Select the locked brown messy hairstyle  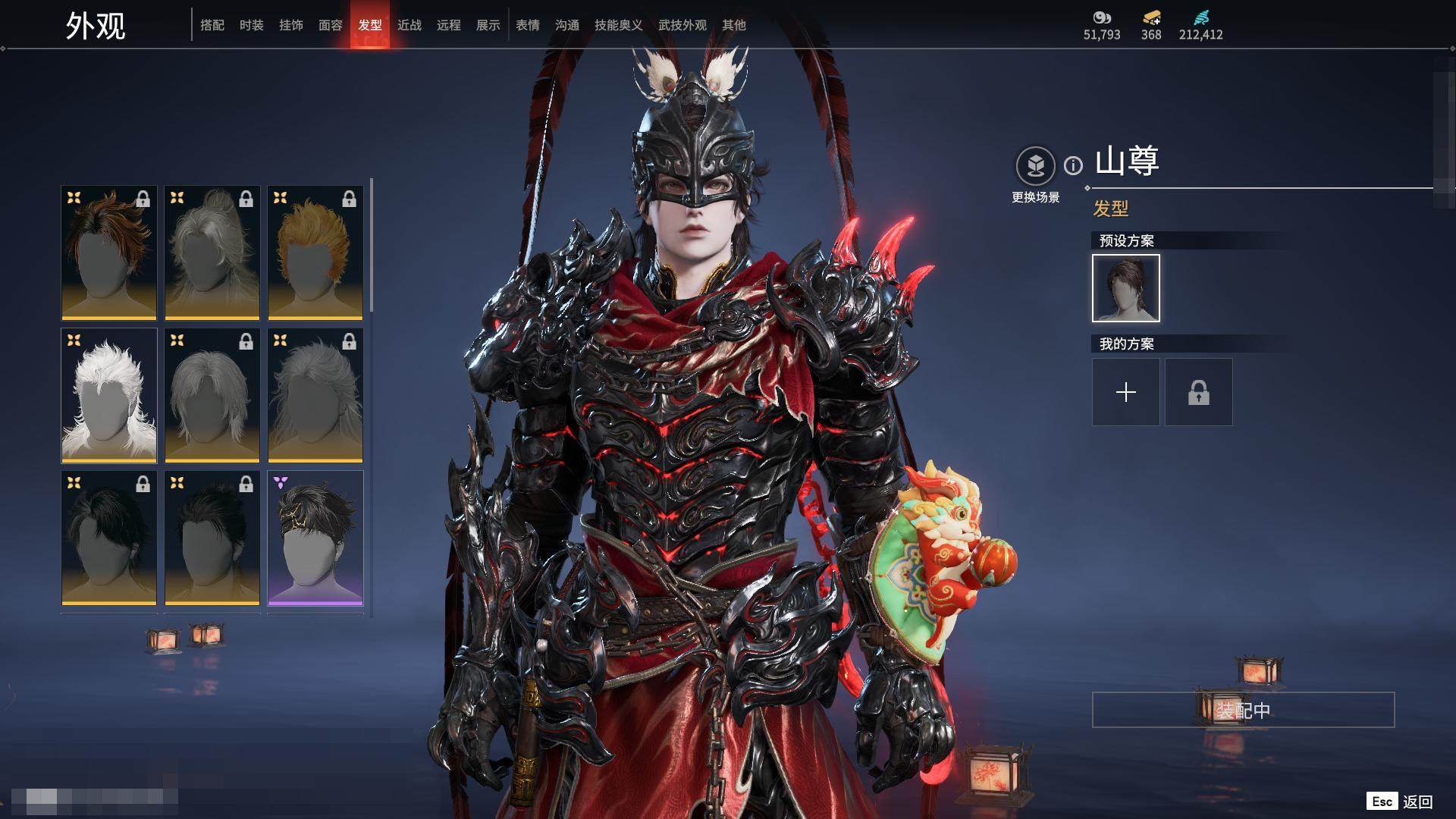[x=109, y=253]
